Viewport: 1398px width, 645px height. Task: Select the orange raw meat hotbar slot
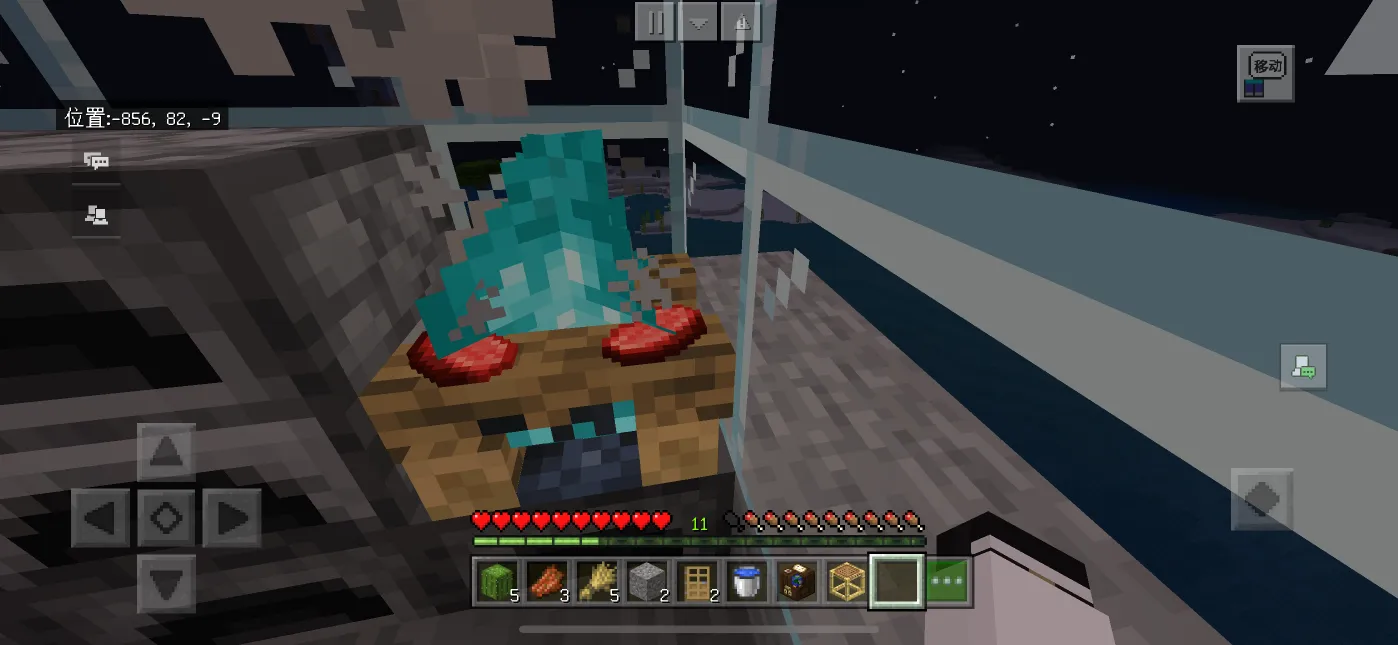(x=547, y=582)
